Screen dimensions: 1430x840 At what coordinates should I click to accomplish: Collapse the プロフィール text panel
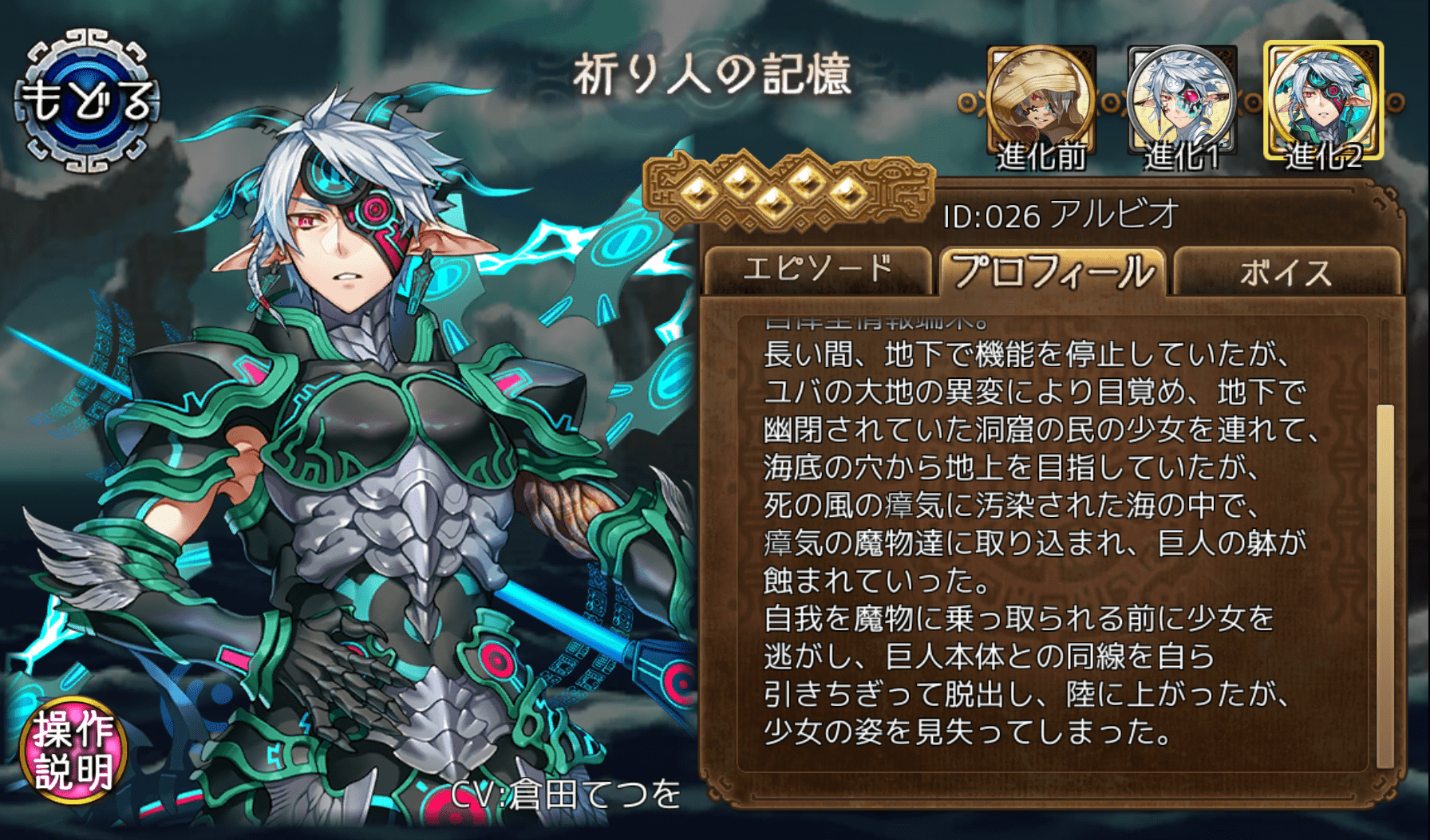[x=1053, y=271]
